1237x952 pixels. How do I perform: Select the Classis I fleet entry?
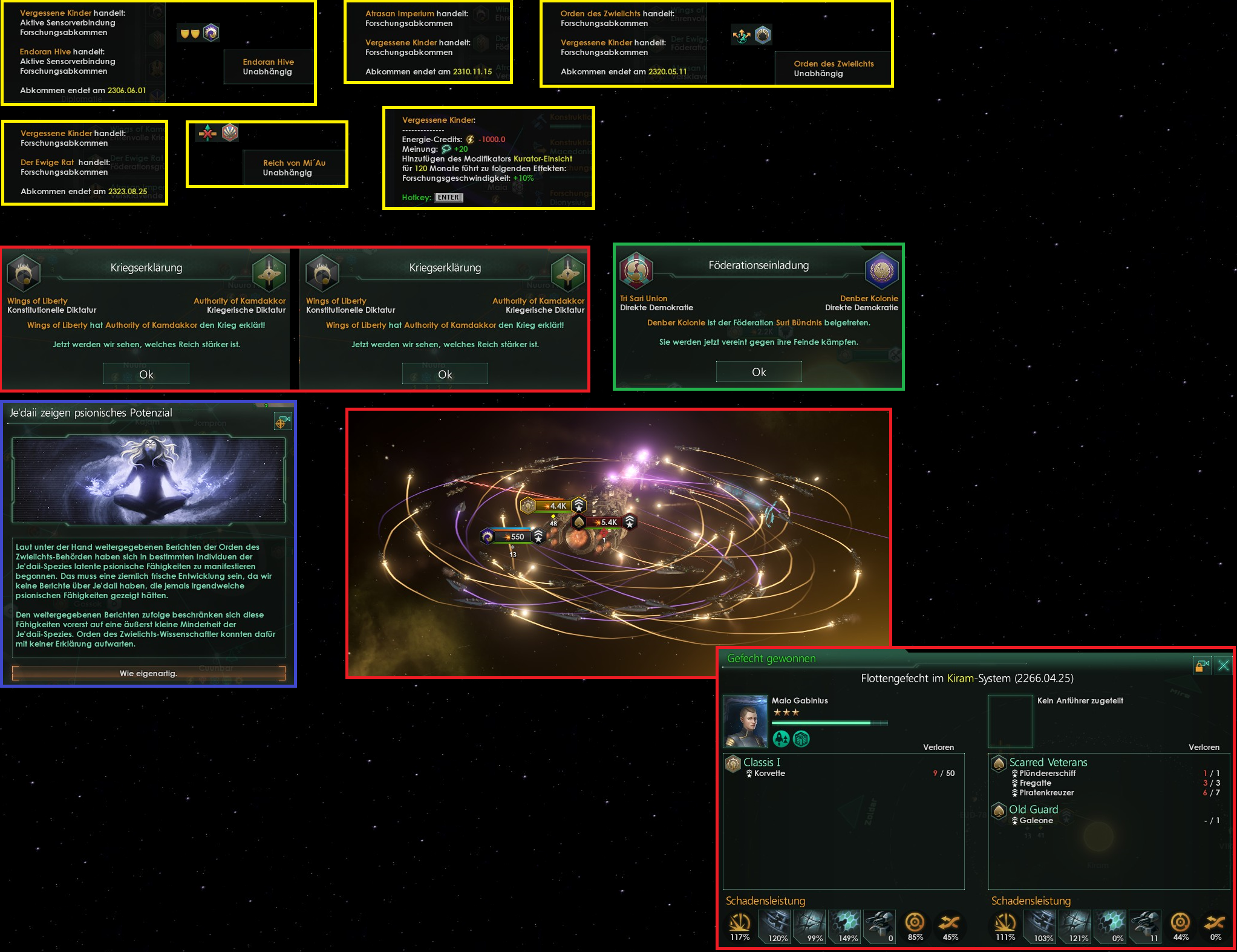762,763
